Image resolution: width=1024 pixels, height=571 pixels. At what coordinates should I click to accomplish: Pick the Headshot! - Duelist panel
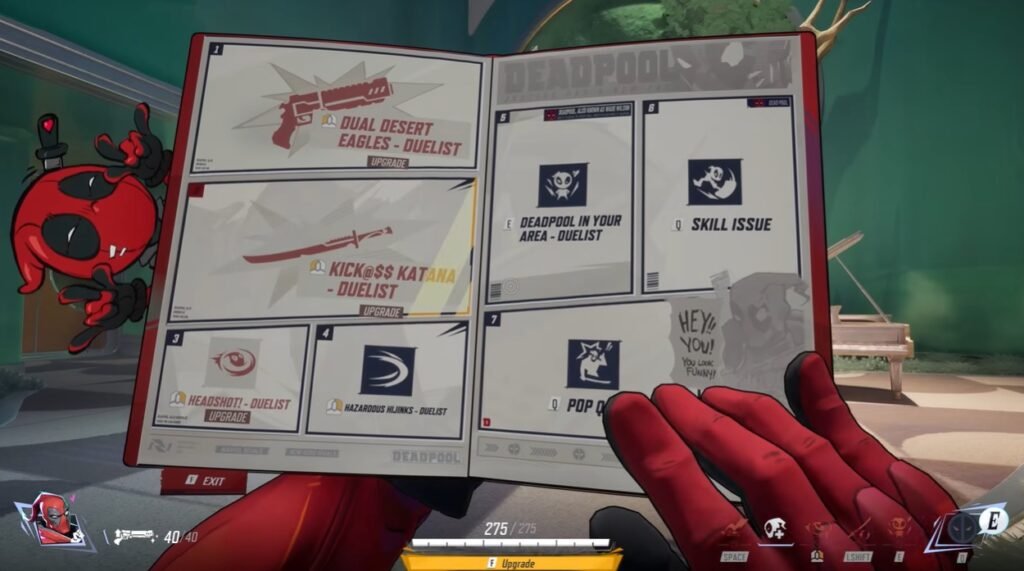[232, 377]
